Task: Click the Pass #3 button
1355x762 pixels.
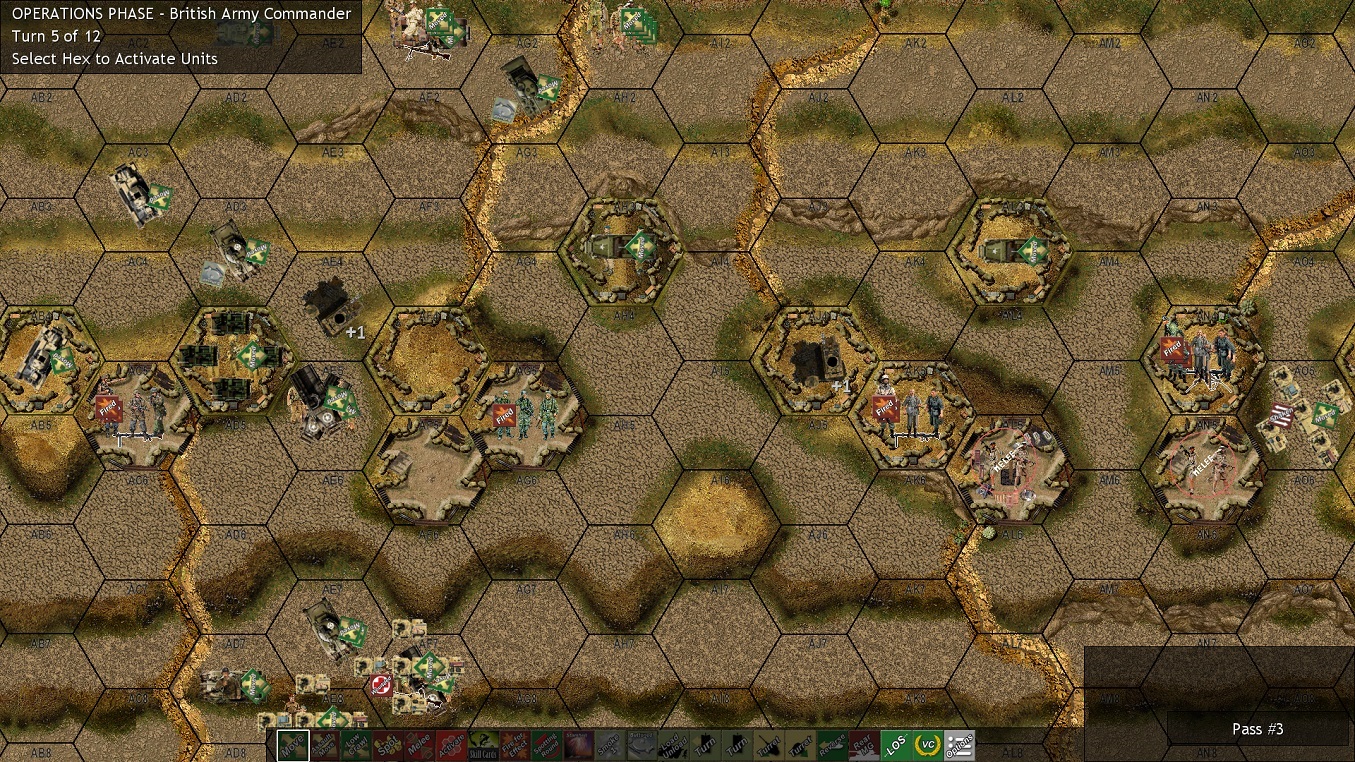Action: point(1258,729)
